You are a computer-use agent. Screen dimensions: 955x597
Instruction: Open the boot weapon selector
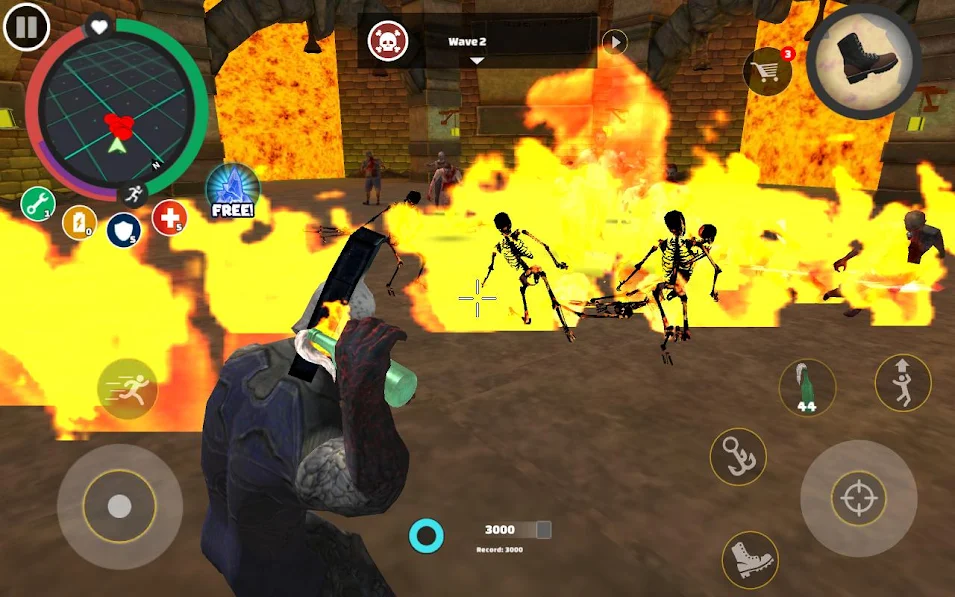(863, 61)
